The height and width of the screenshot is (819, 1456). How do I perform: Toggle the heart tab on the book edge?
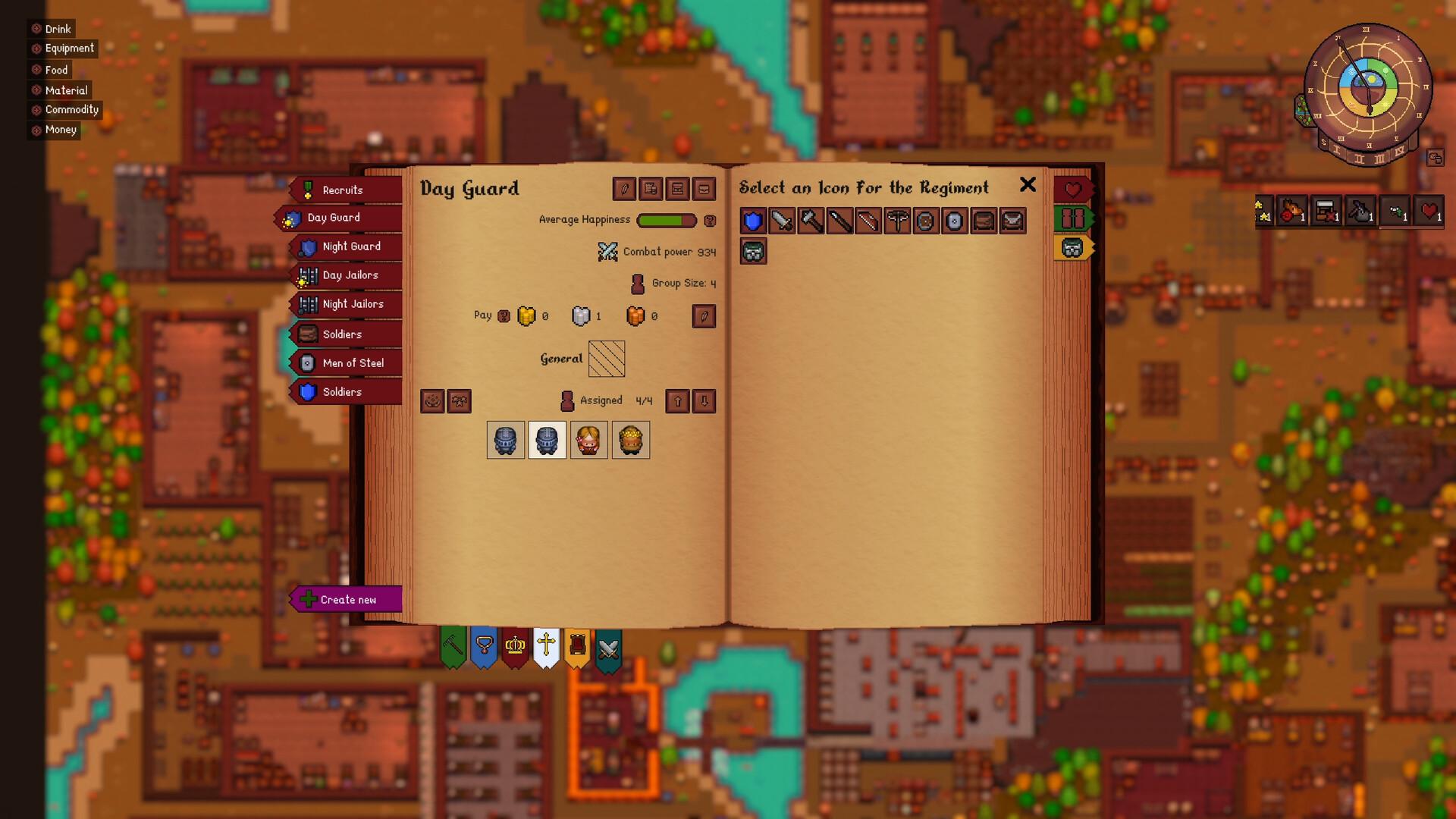click(x=1073, y=190)
